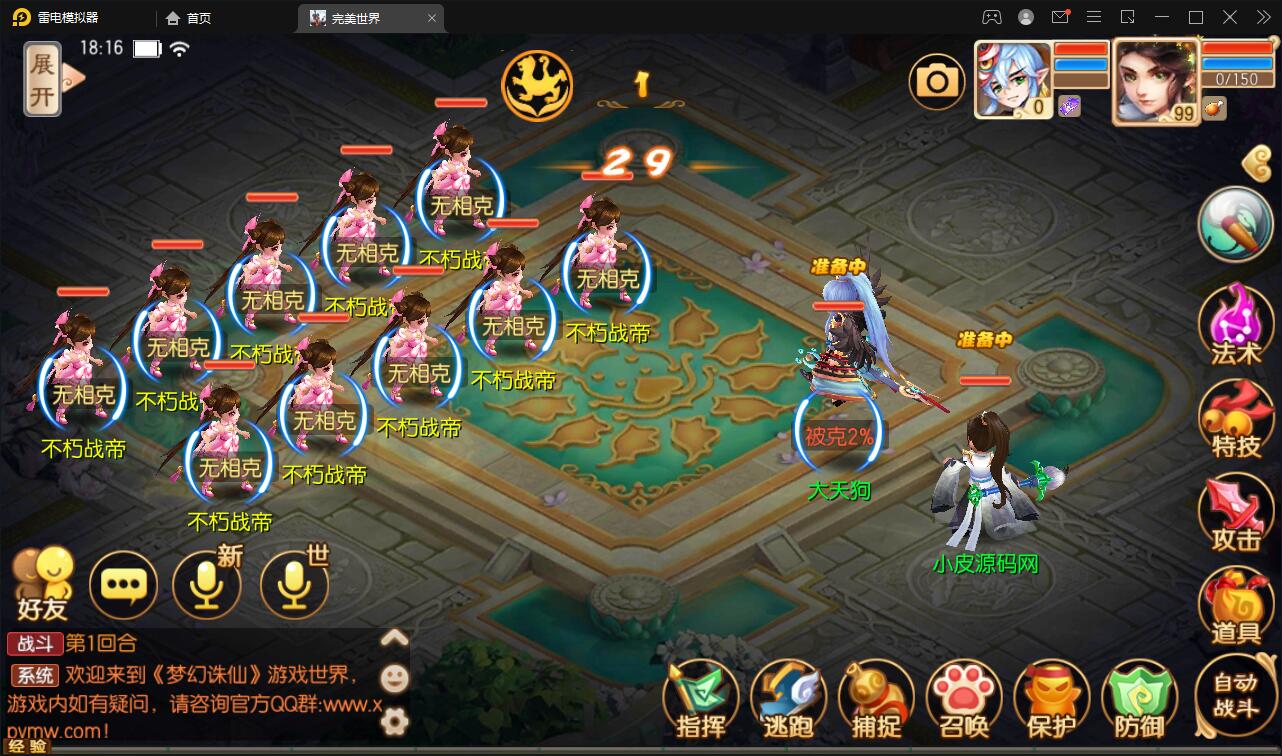Open chat settings gear icon
1282x756 pixels.
pyautogui.click(x=395, y=720)
